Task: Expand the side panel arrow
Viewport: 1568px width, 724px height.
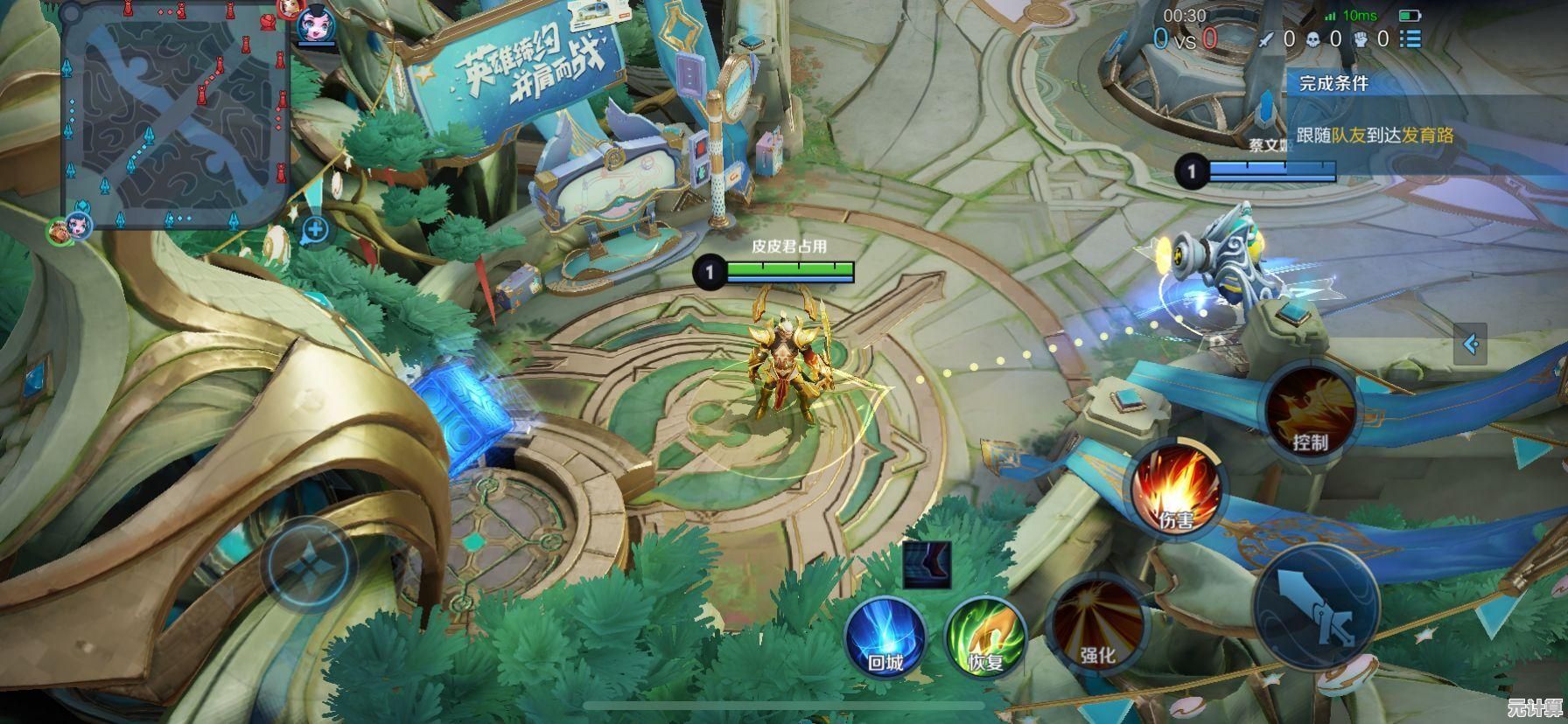Action: 1470,344
